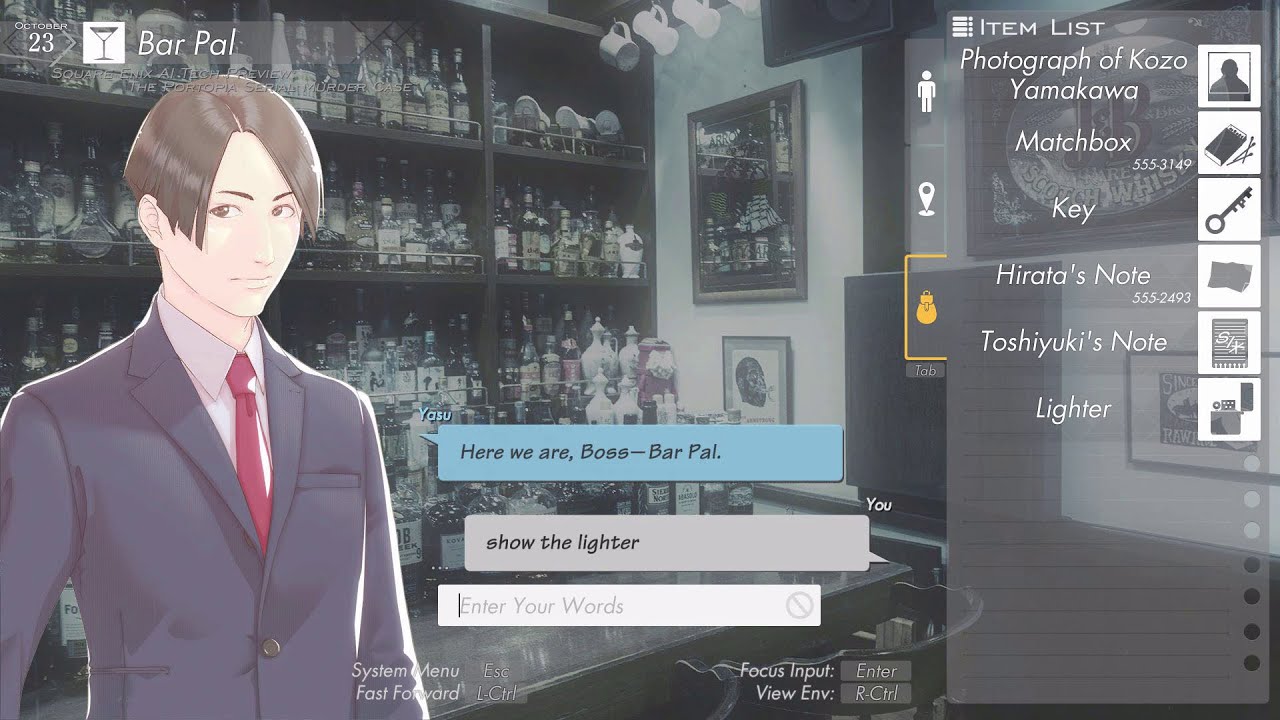Switch to the person tab

(x=926, y=92)
